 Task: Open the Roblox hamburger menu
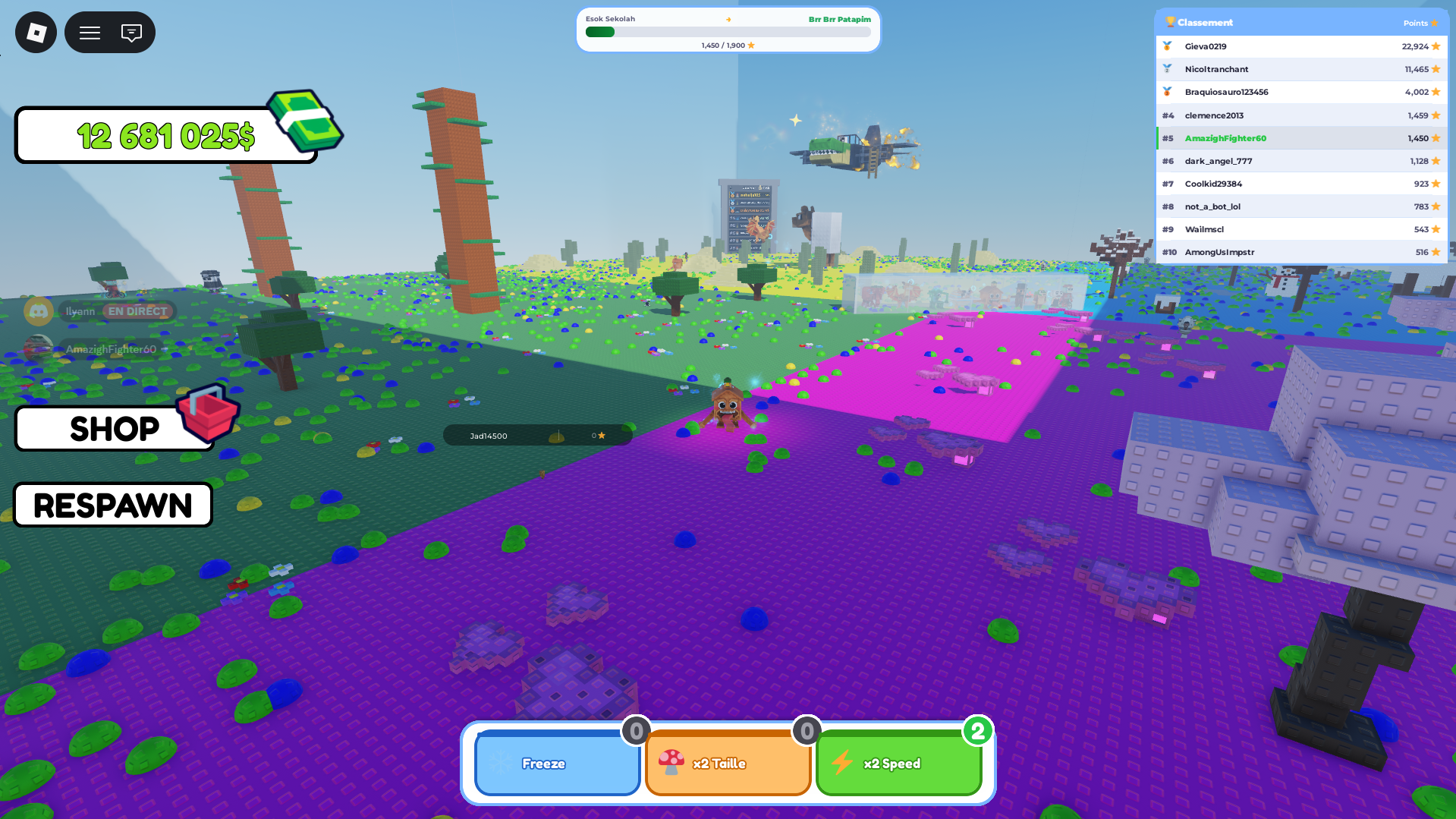pos(89,32)
